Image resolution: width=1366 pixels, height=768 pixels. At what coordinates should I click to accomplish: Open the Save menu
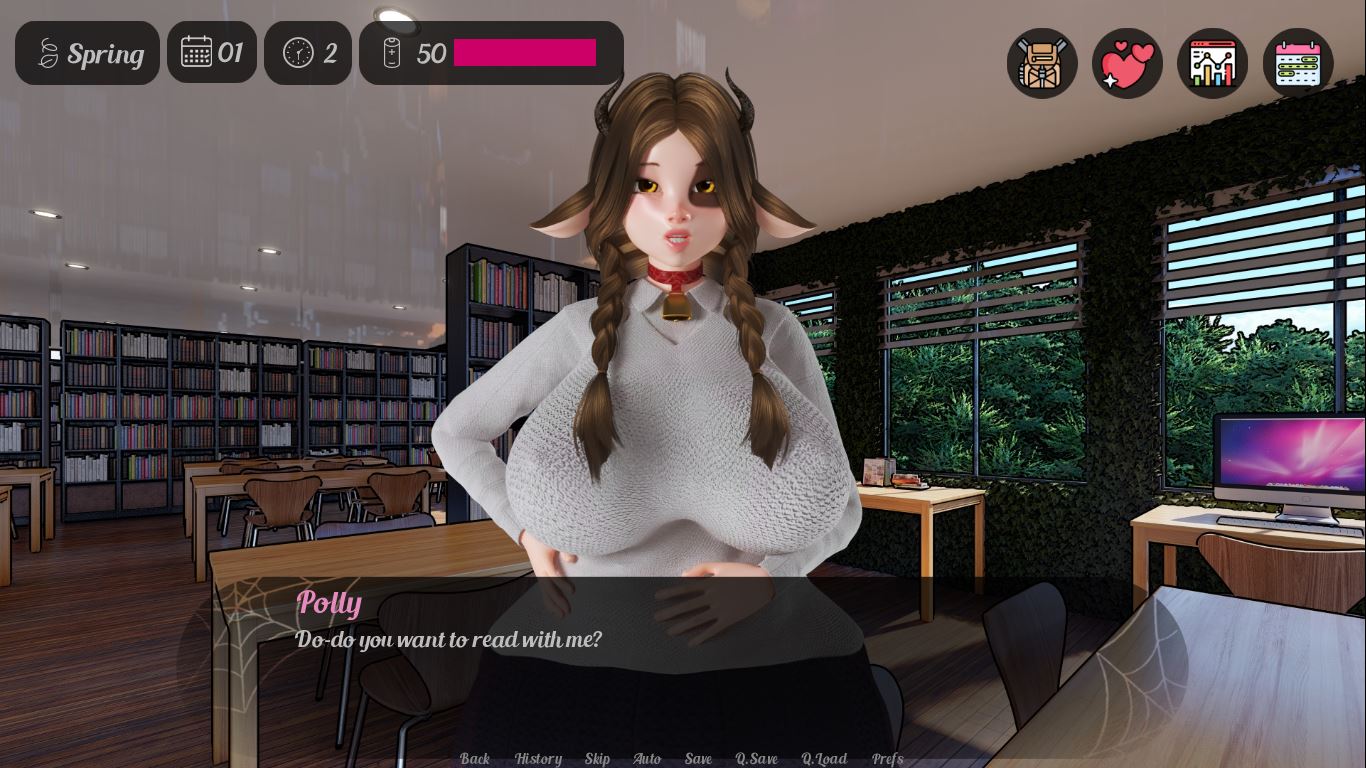(698, 759)
